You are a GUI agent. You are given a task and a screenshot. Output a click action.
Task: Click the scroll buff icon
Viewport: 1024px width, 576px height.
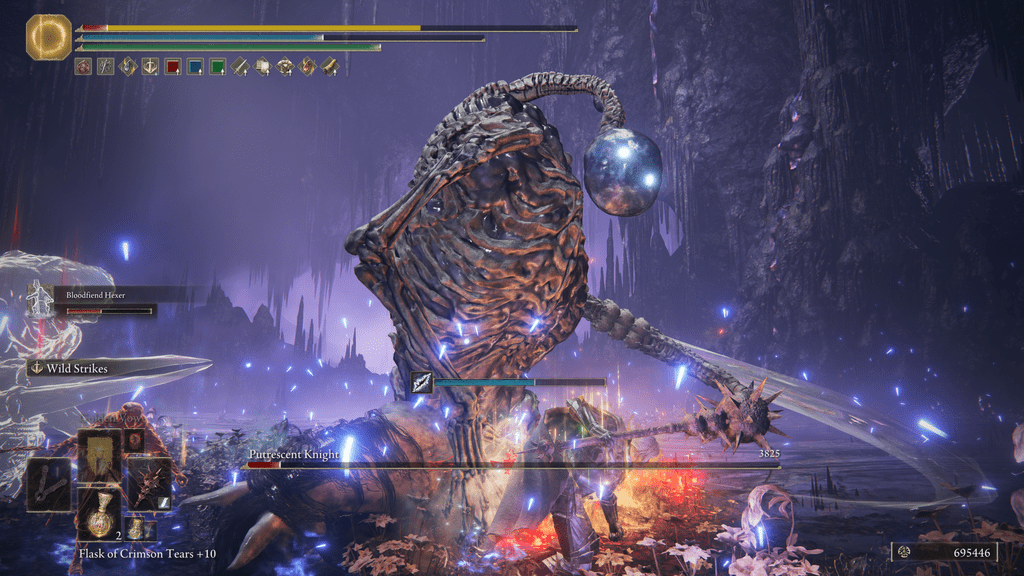click(262, 67)
